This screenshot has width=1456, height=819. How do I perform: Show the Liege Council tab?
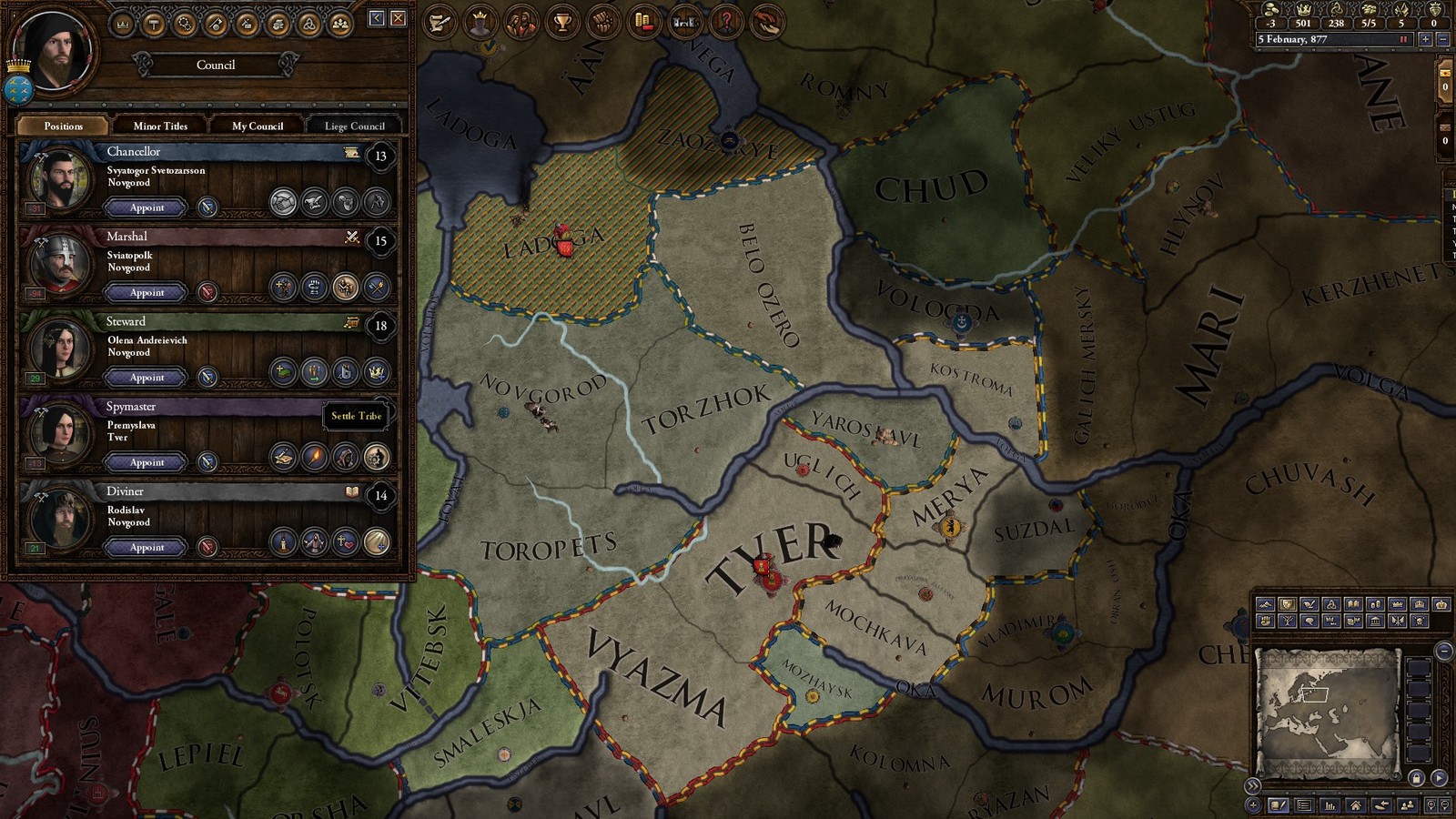coord(355,126)
